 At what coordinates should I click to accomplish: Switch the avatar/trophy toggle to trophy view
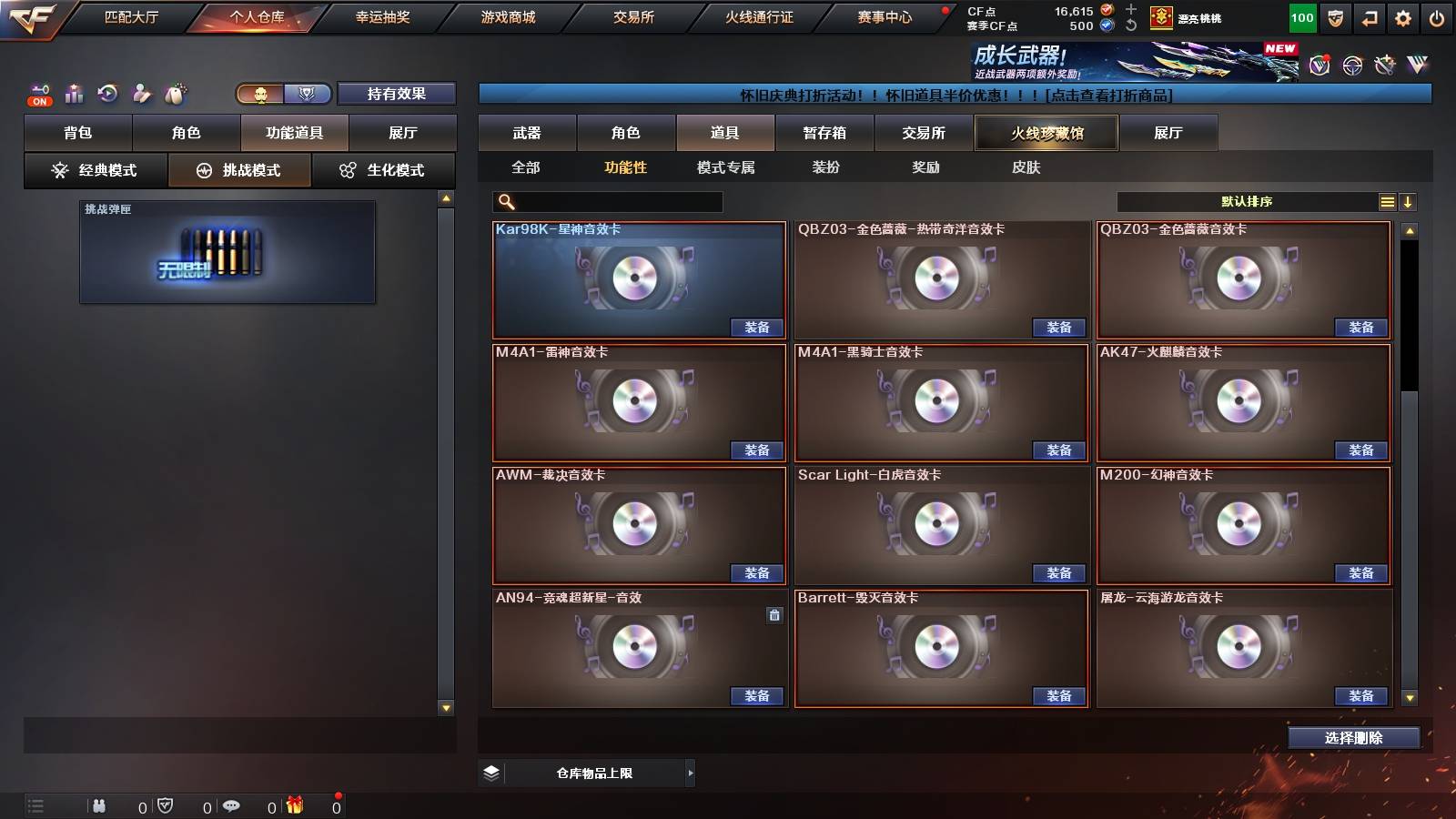(x=307, y=92)
